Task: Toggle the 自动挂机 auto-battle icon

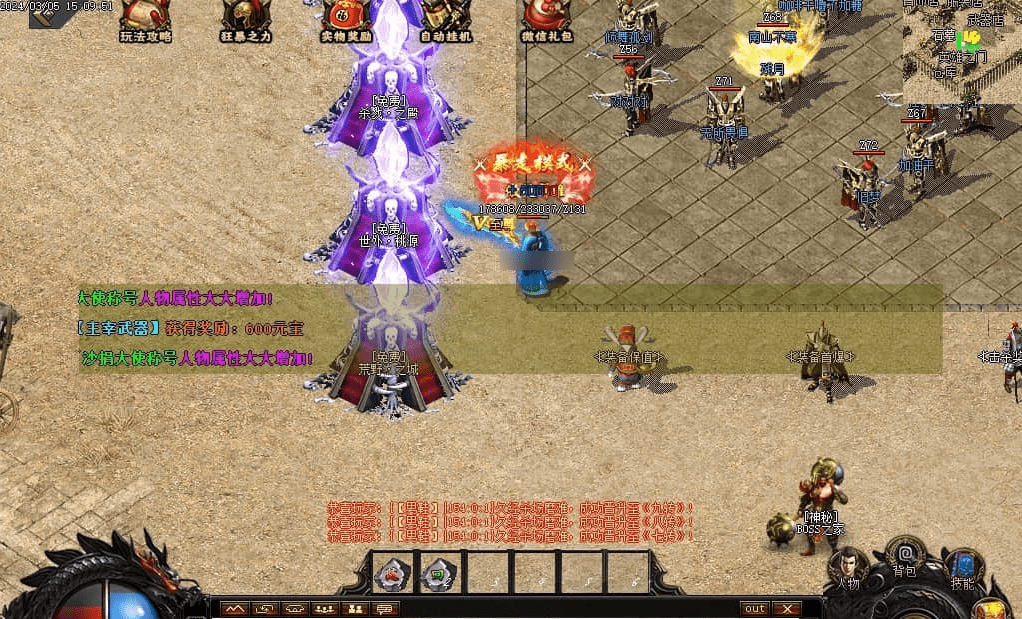Action: point(446,18)
